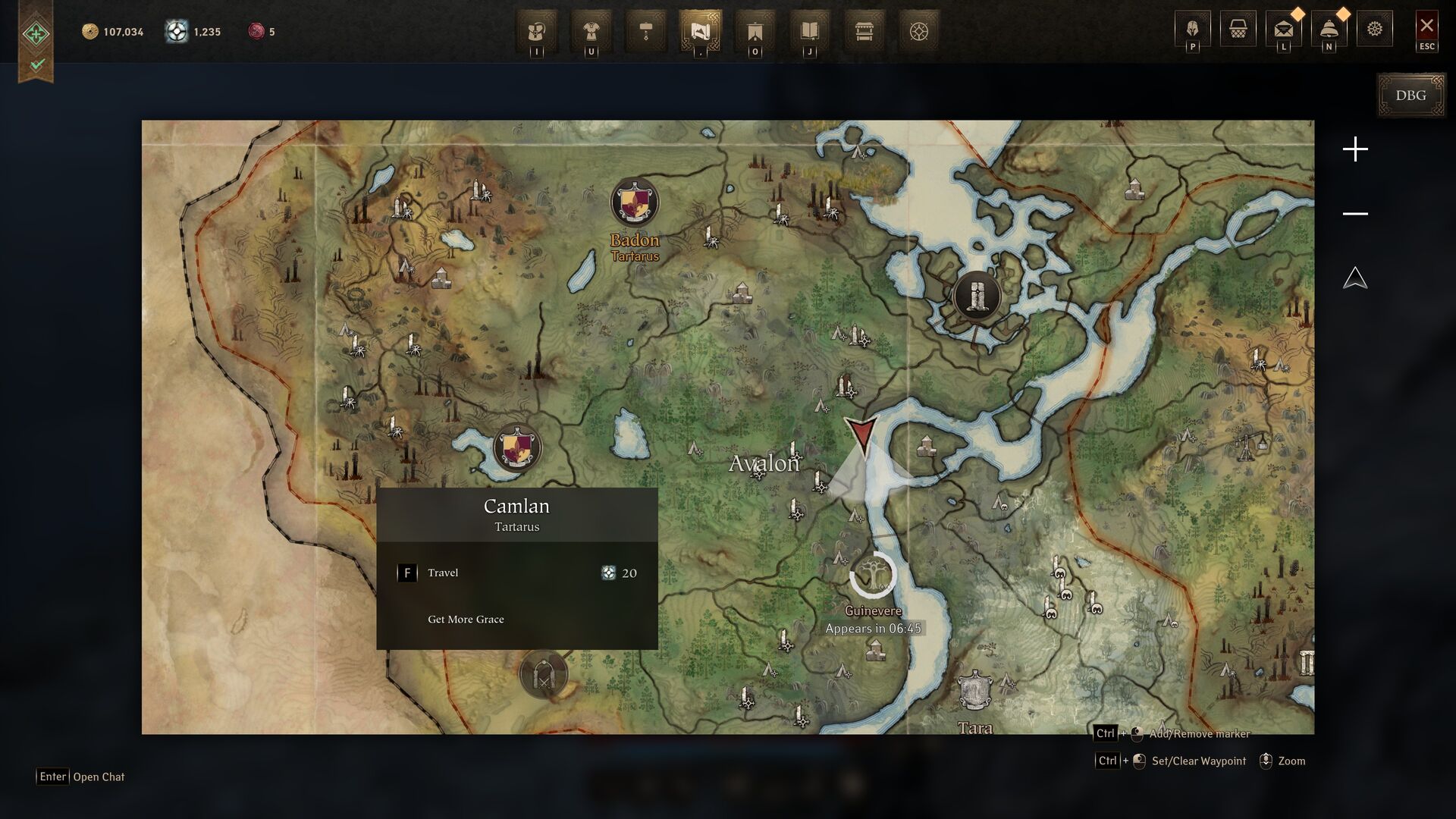This screenshot has width=1456, height=819.
Task: Open the backpack inventory tab
Action: [x=537, y=31]
